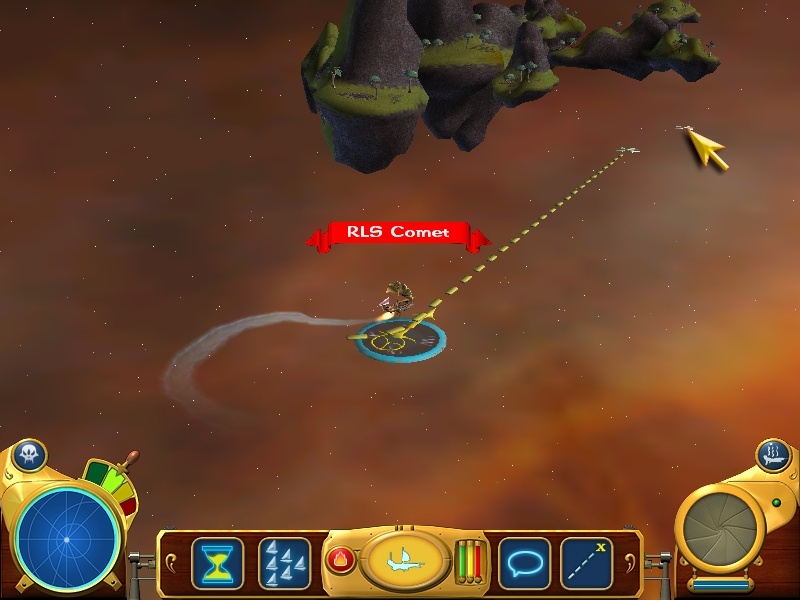Select the RLS Comet name banner
Viewport: 800px width, 600px height.
pyautogui.click(x=398, y=234)
